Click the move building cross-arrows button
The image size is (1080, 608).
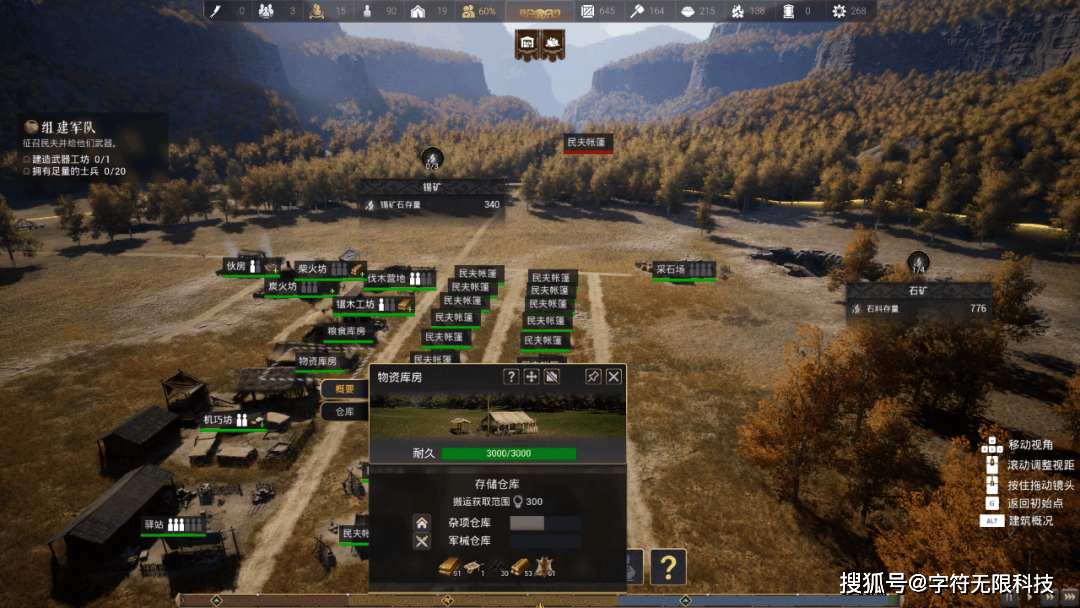(x=532, y=376)
